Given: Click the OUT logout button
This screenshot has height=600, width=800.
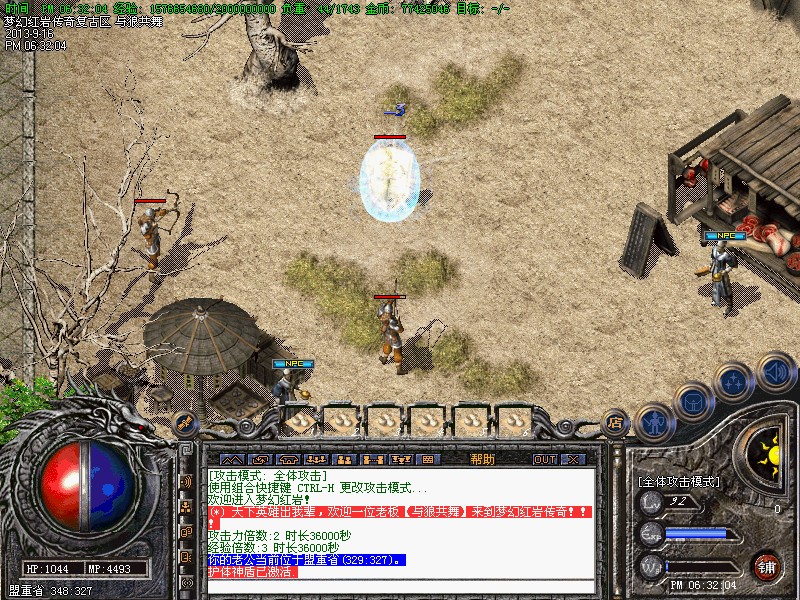Looking at the screenshot, I should pyautogui.click(x=544, y=459).
